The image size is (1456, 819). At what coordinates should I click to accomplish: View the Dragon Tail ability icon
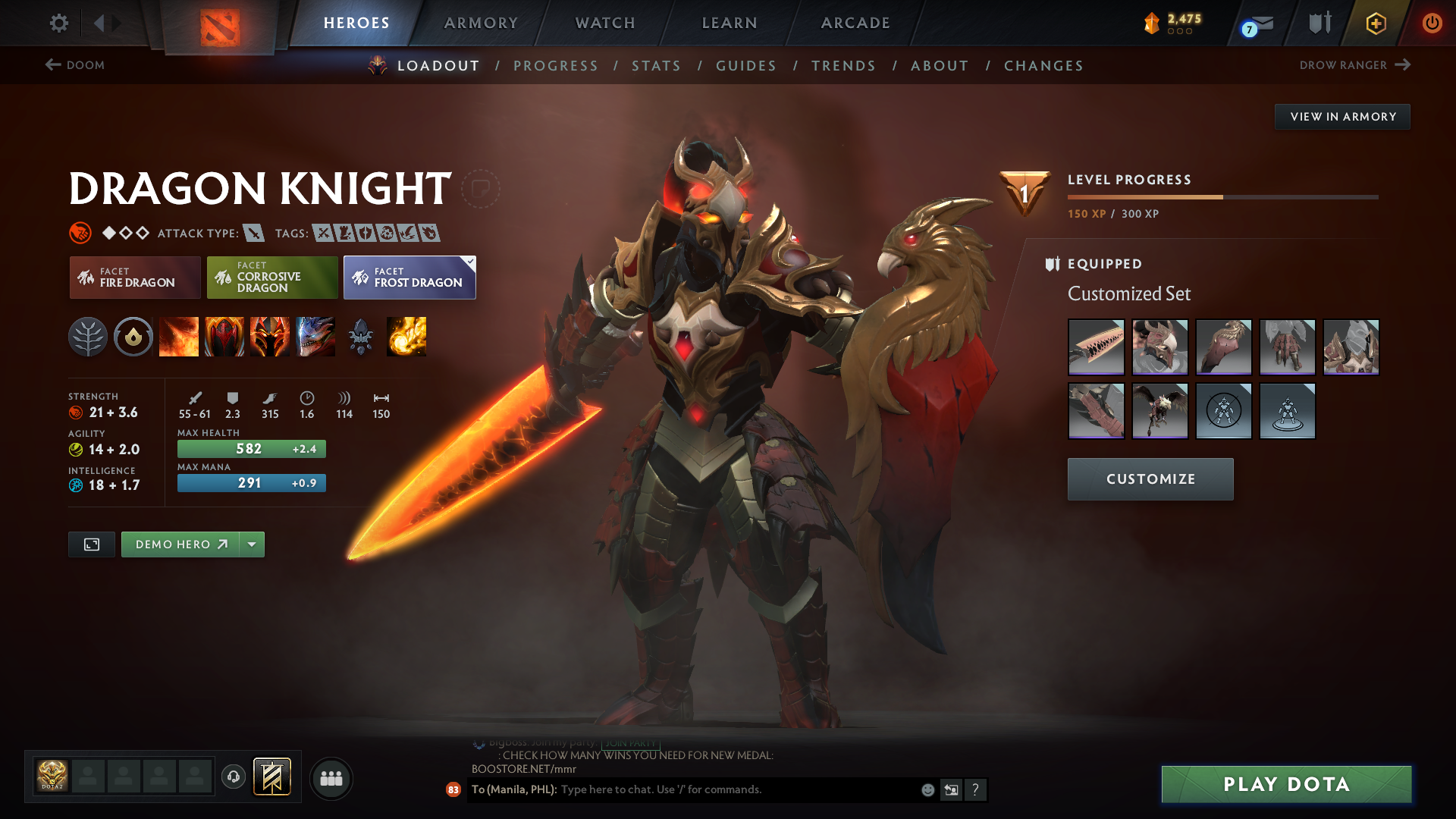pyautogui.click(x=224, y=337)
